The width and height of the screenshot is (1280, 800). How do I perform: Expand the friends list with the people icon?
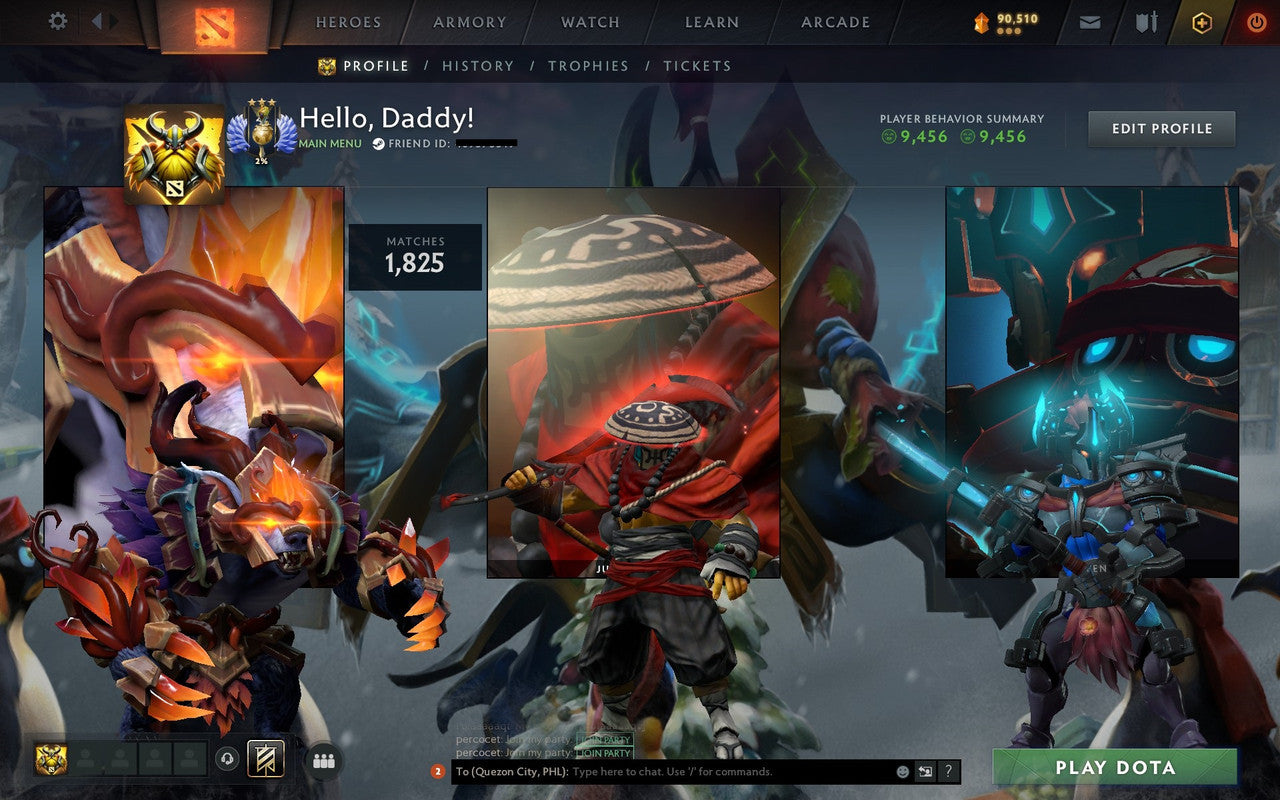325,760
